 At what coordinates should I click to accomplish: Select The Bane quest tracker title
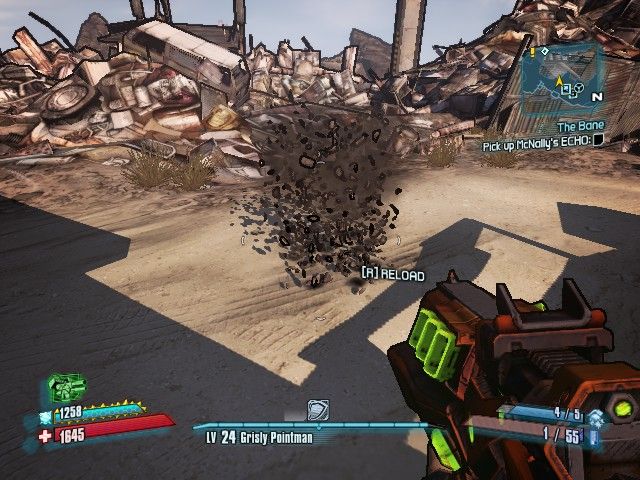(x=579, y=127)
